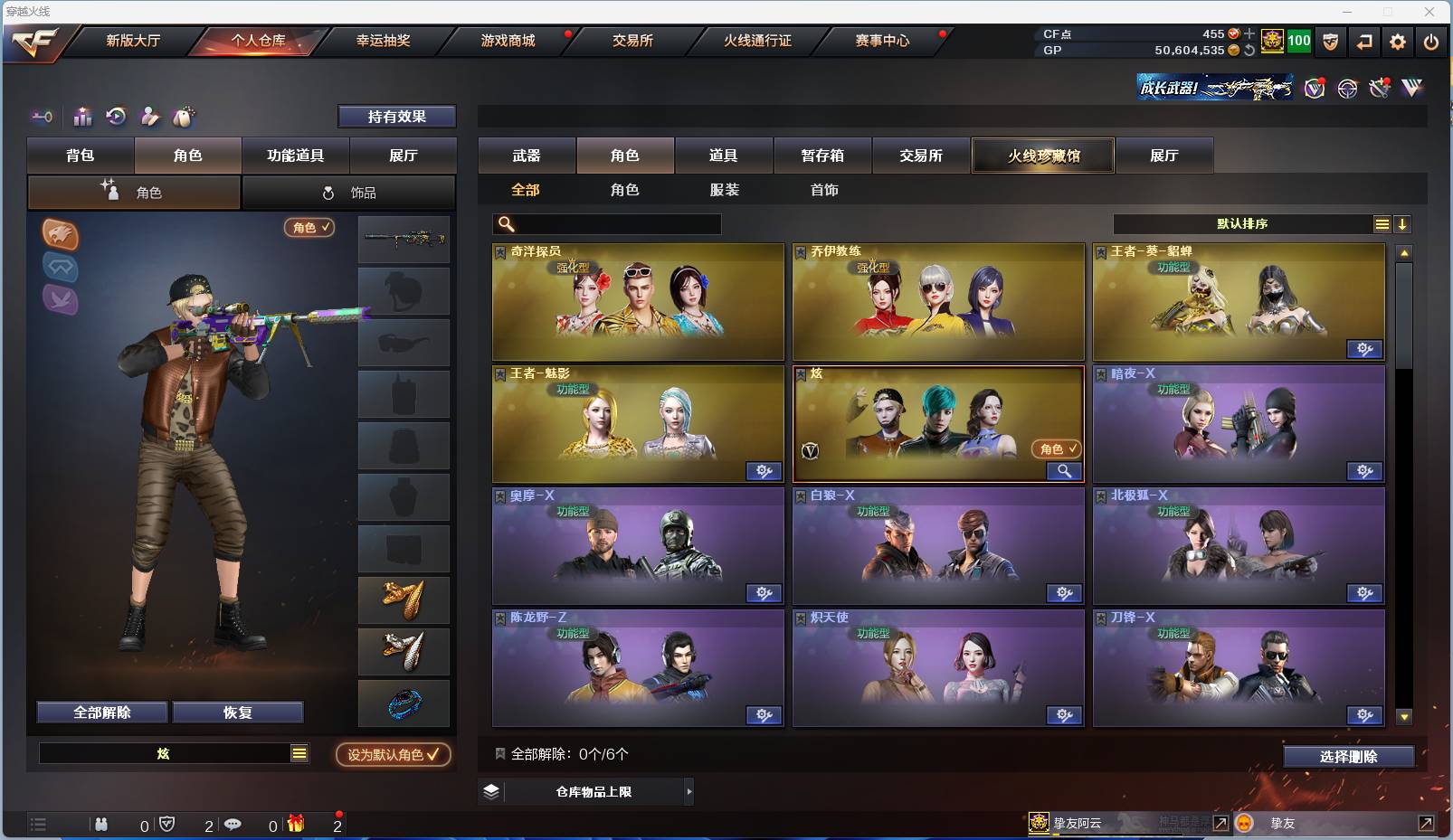Open the 火线珍藏馆 tab

tap(1043, 156)
